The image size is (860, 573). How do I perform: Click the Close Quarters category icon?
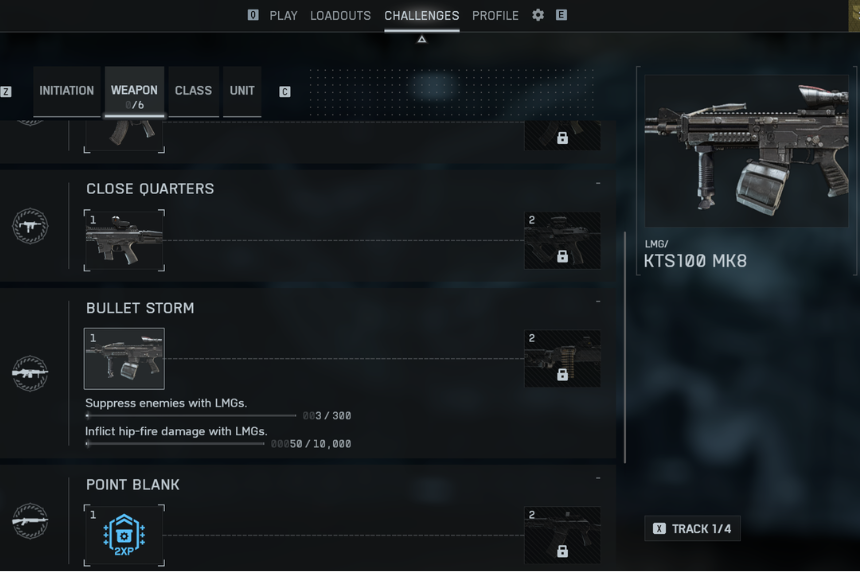click(30, 226)
